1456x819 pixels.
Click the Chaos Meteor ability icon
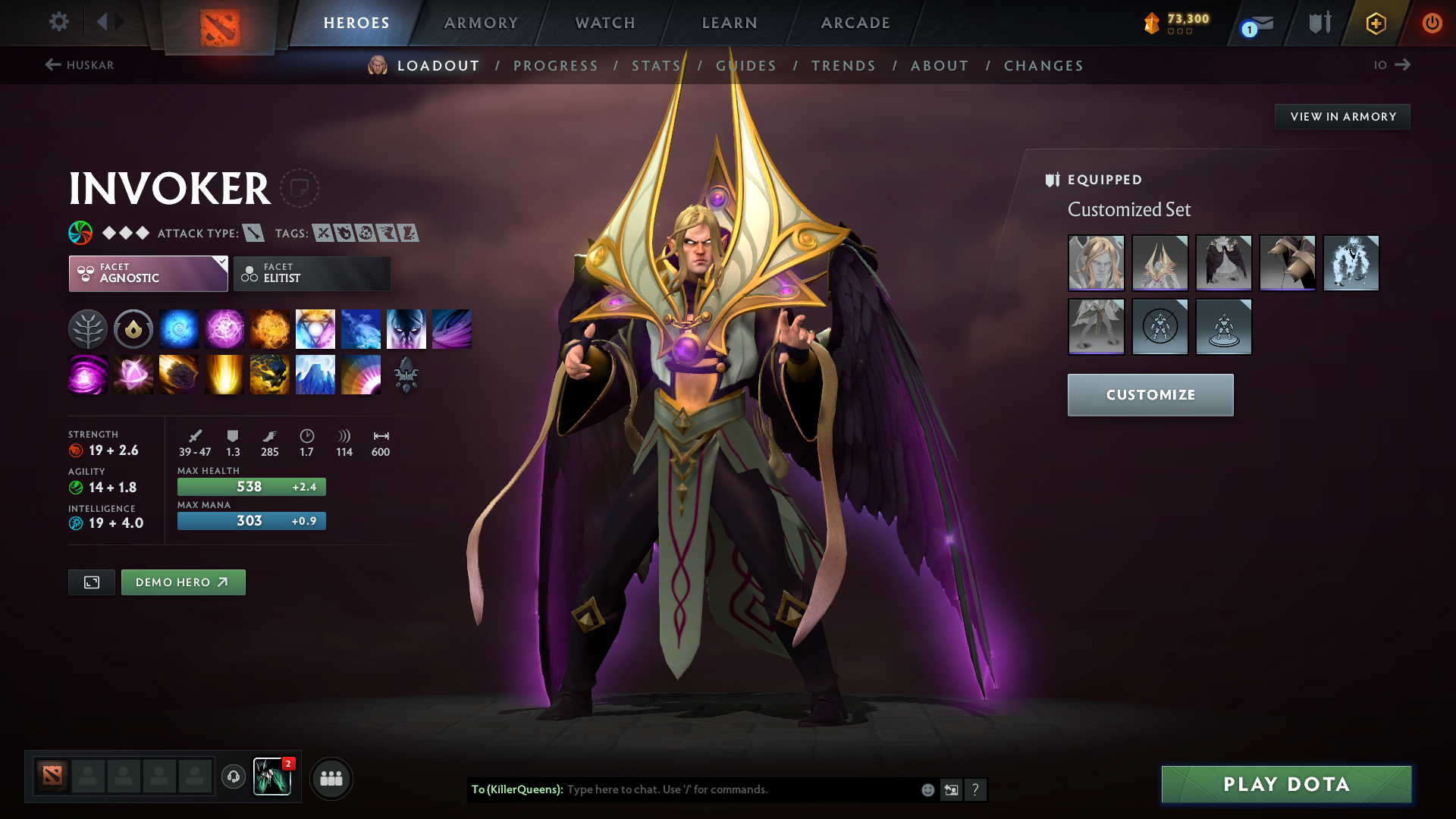point(179,375)
